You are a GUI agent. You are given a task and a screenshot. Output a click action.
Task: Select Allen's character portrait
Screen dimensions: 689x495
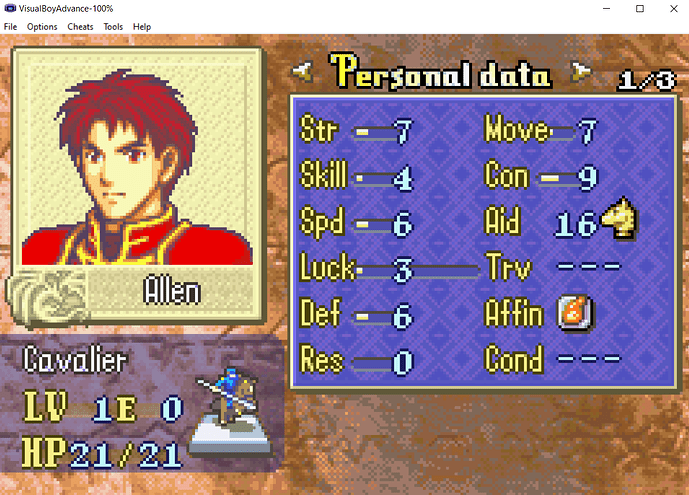point(136,159)
